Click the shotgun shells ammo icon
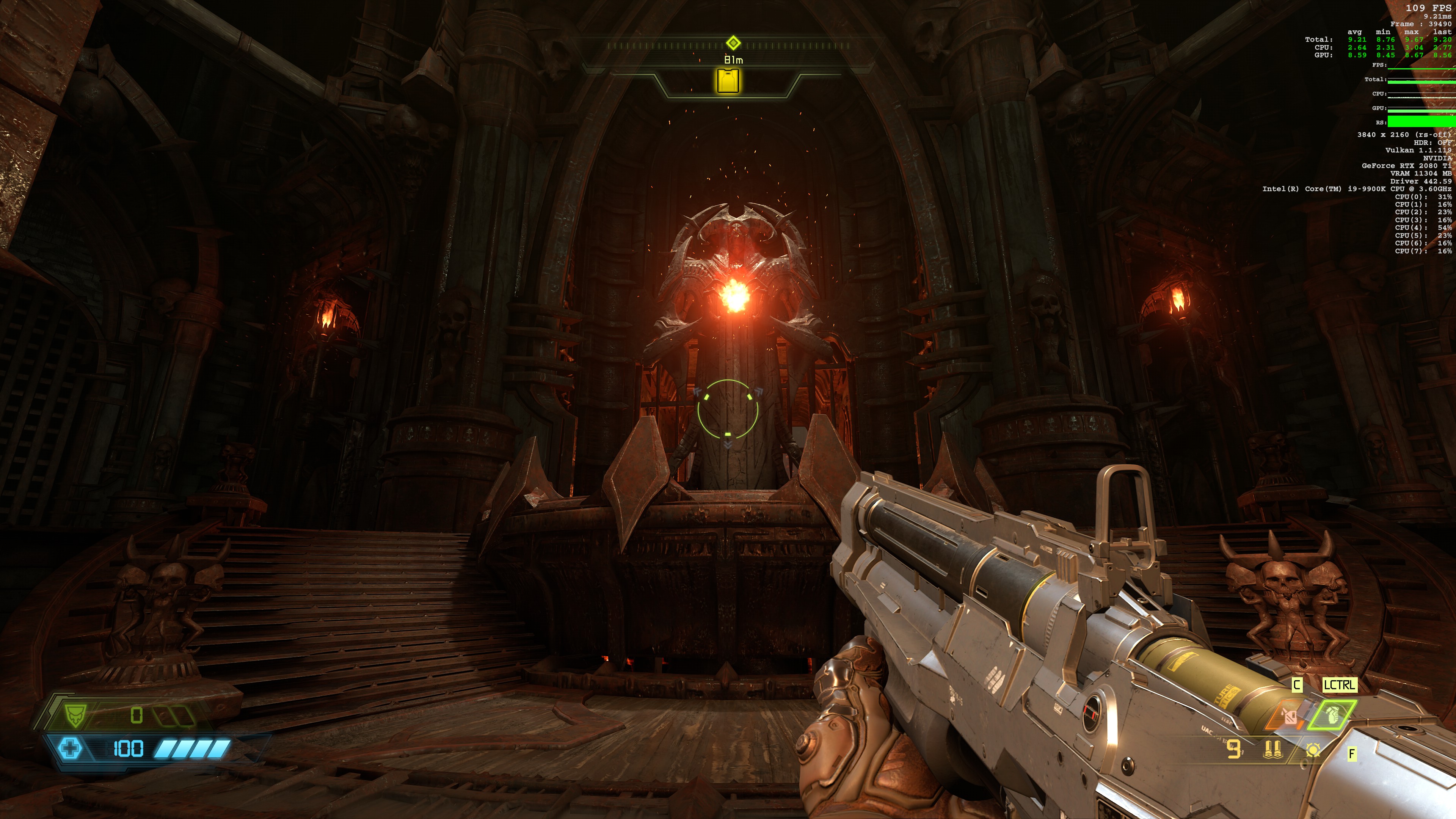 (1272, 750)
